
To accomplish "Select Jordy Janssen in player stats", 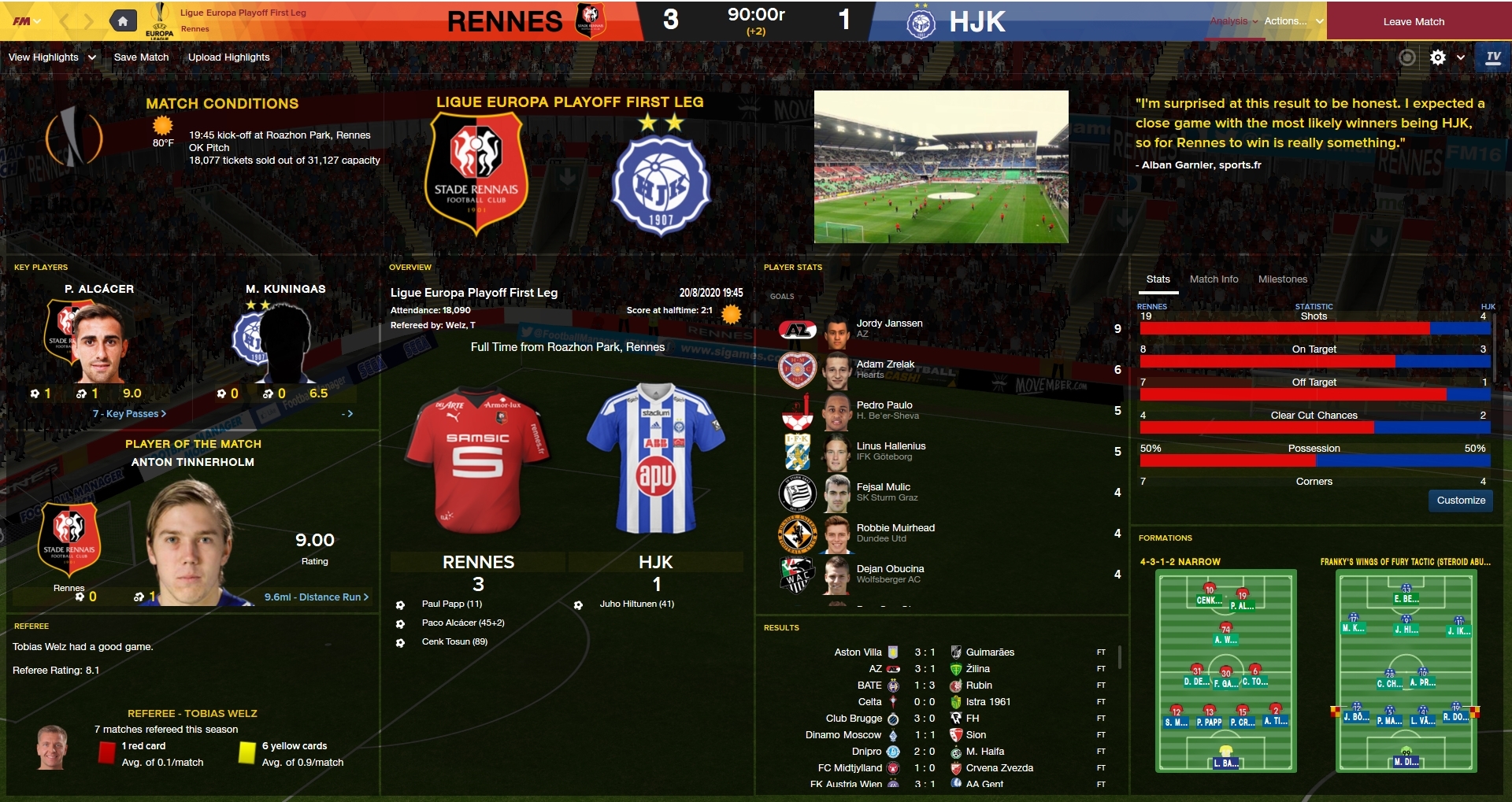I will coord(889,323).
